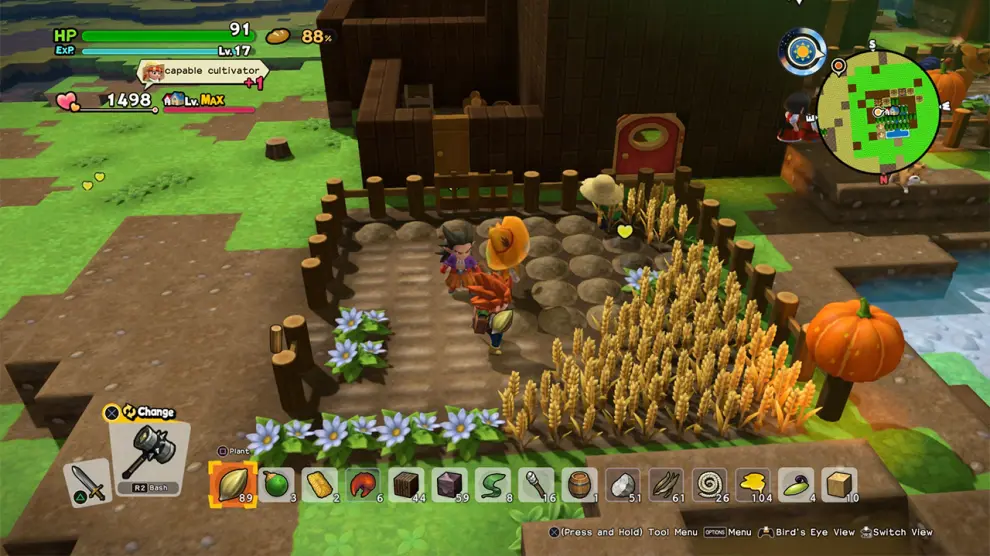Select the dark wood block slot

pyautogui.click(x=407, y=485)
